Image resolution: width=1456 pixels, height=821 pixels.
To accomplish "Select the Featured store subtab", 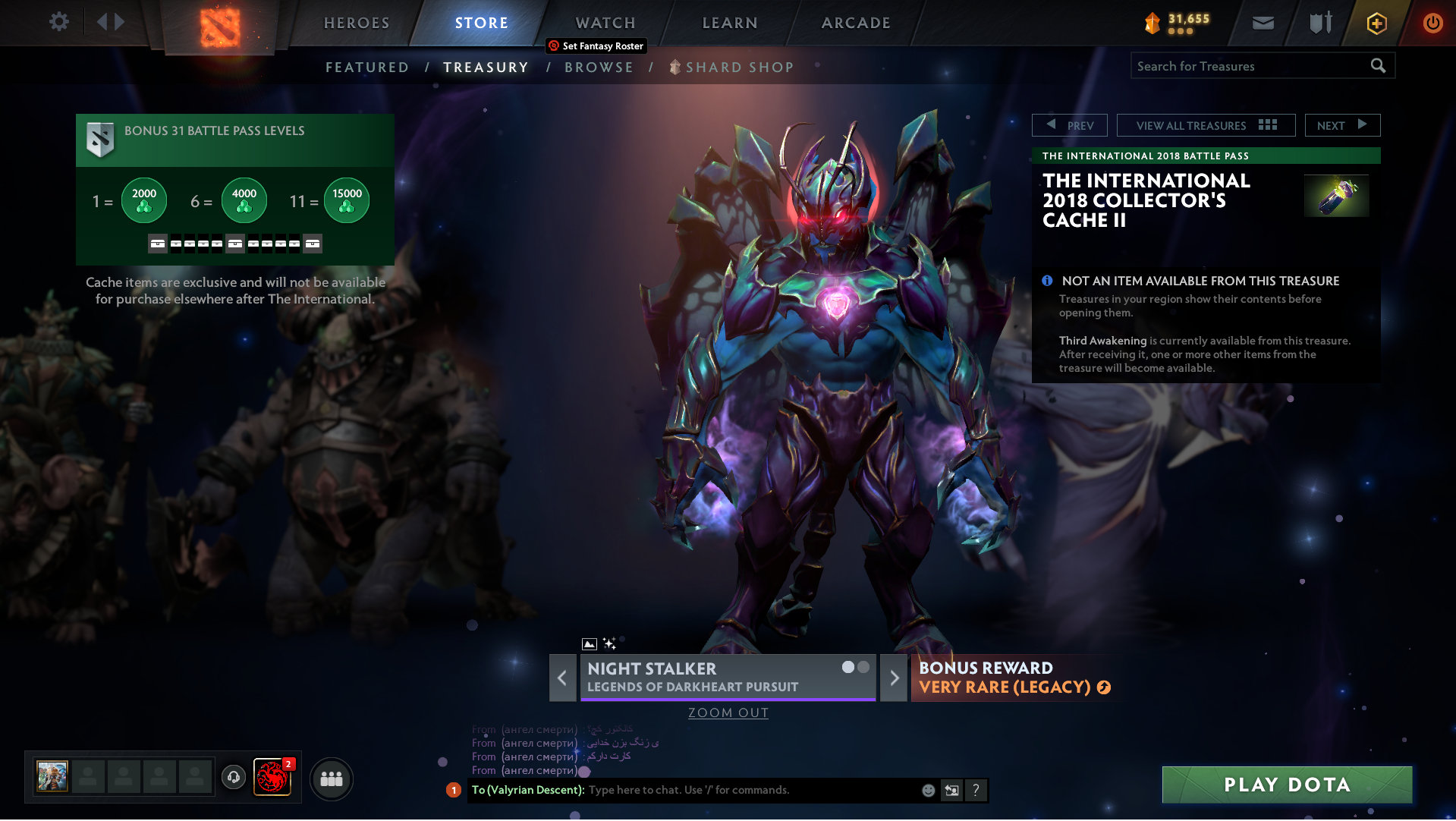I will (x=367, y=68).
